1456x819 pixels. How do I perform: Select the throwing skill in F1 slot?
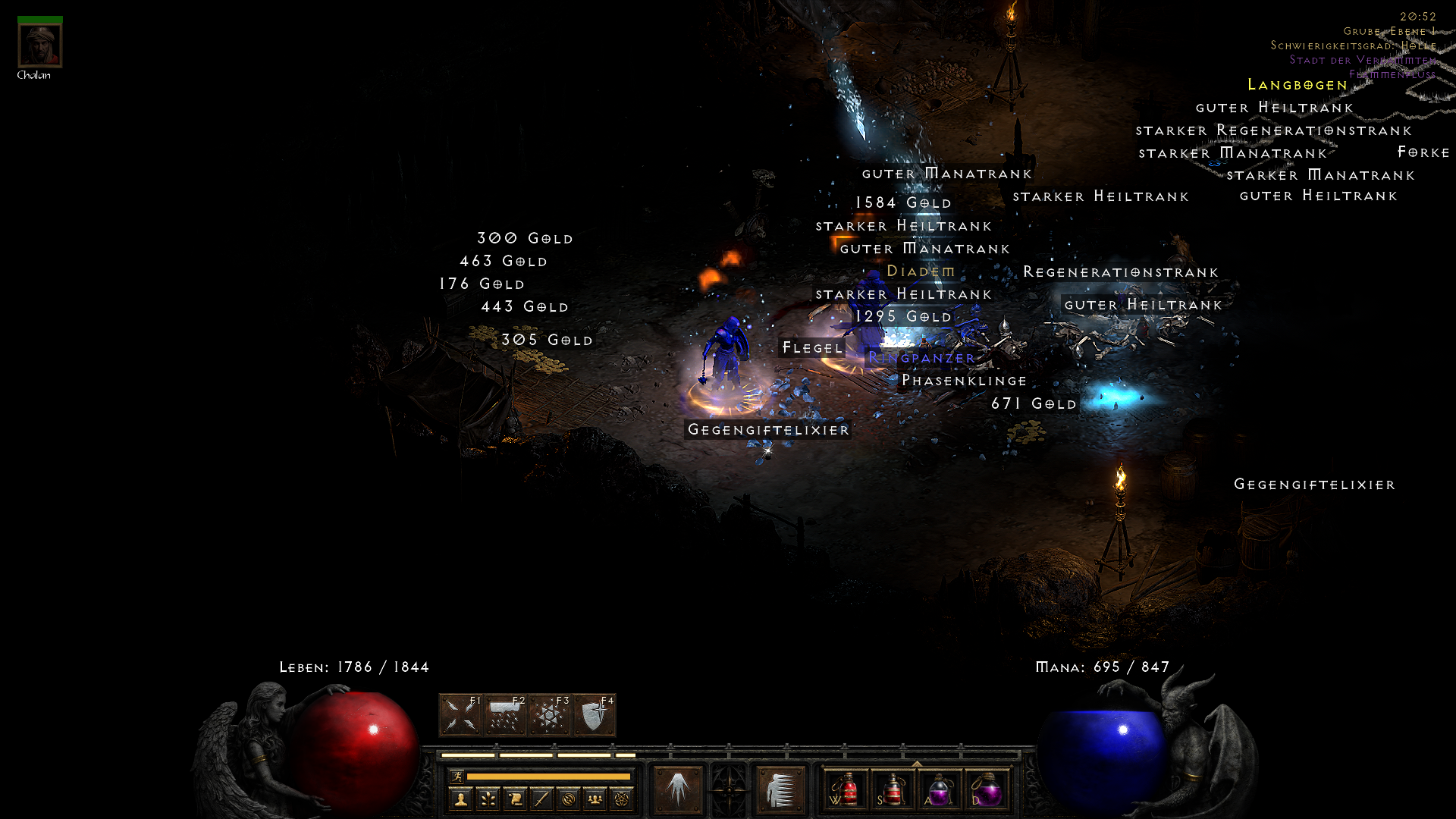459,714
